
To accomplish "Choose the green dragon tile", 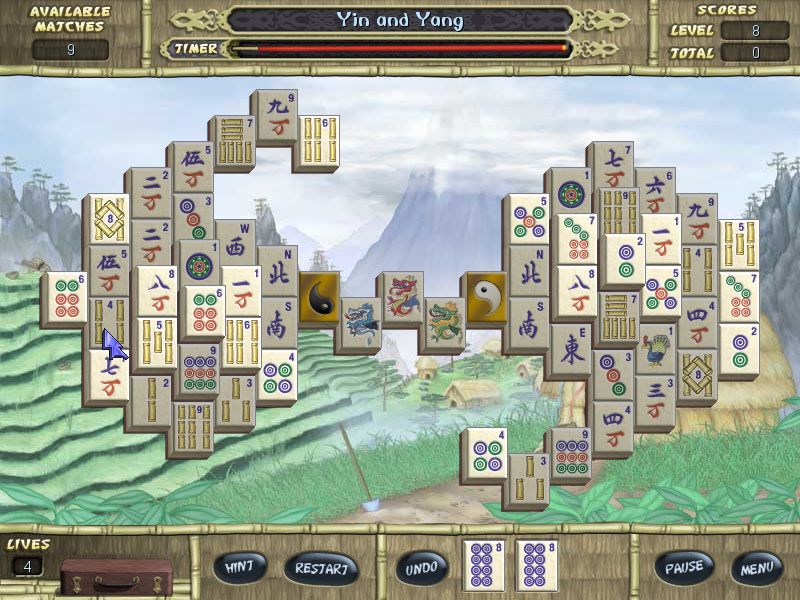I will (x=443, y=322).
